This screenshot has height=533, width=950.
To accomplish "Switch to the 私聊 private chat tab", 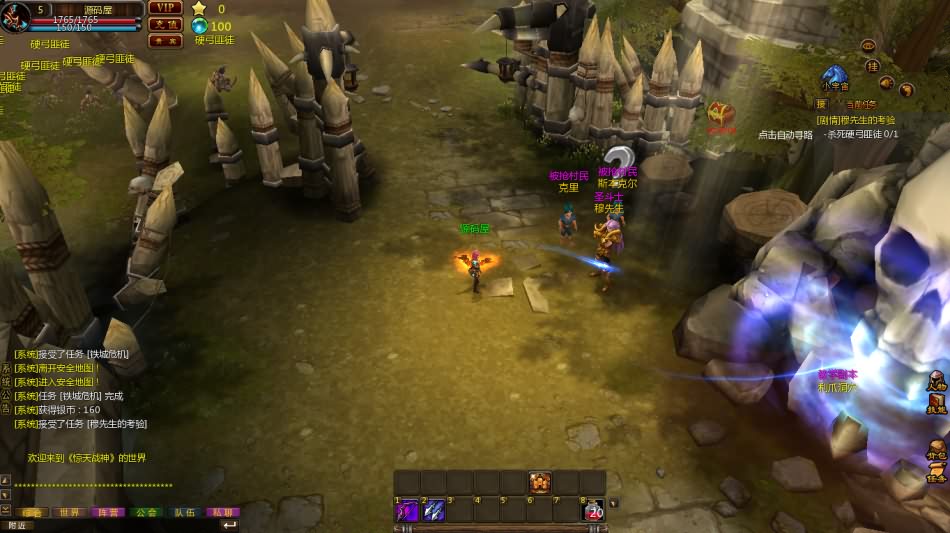I will (222, 512).
